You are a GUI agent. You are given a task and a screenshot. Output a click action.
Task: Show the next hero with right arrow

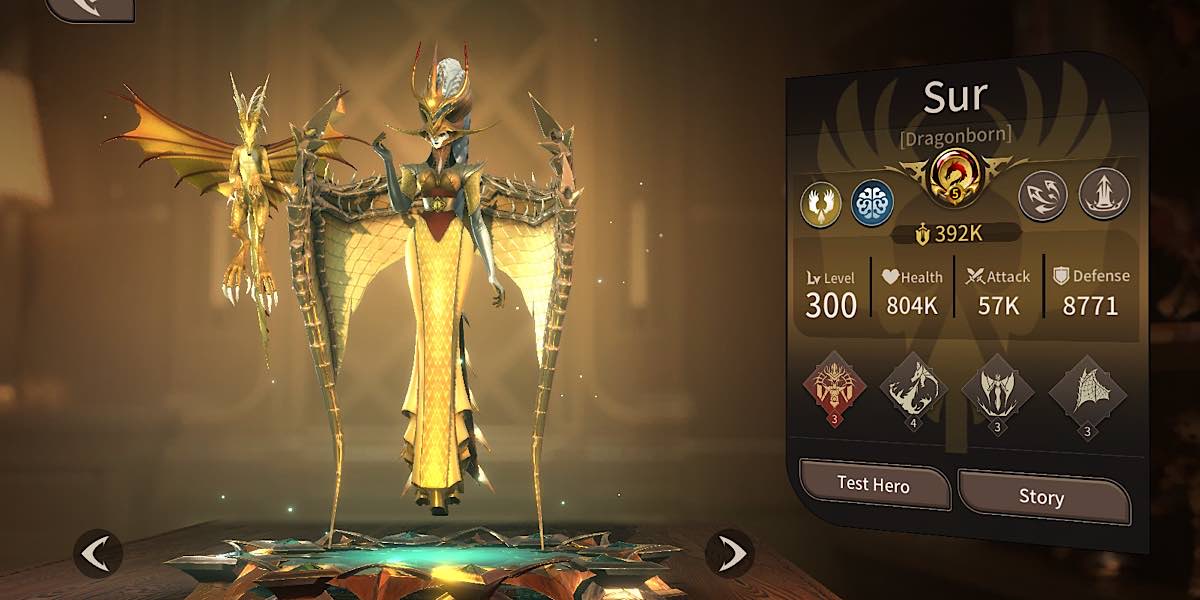[x=730, y=553]
